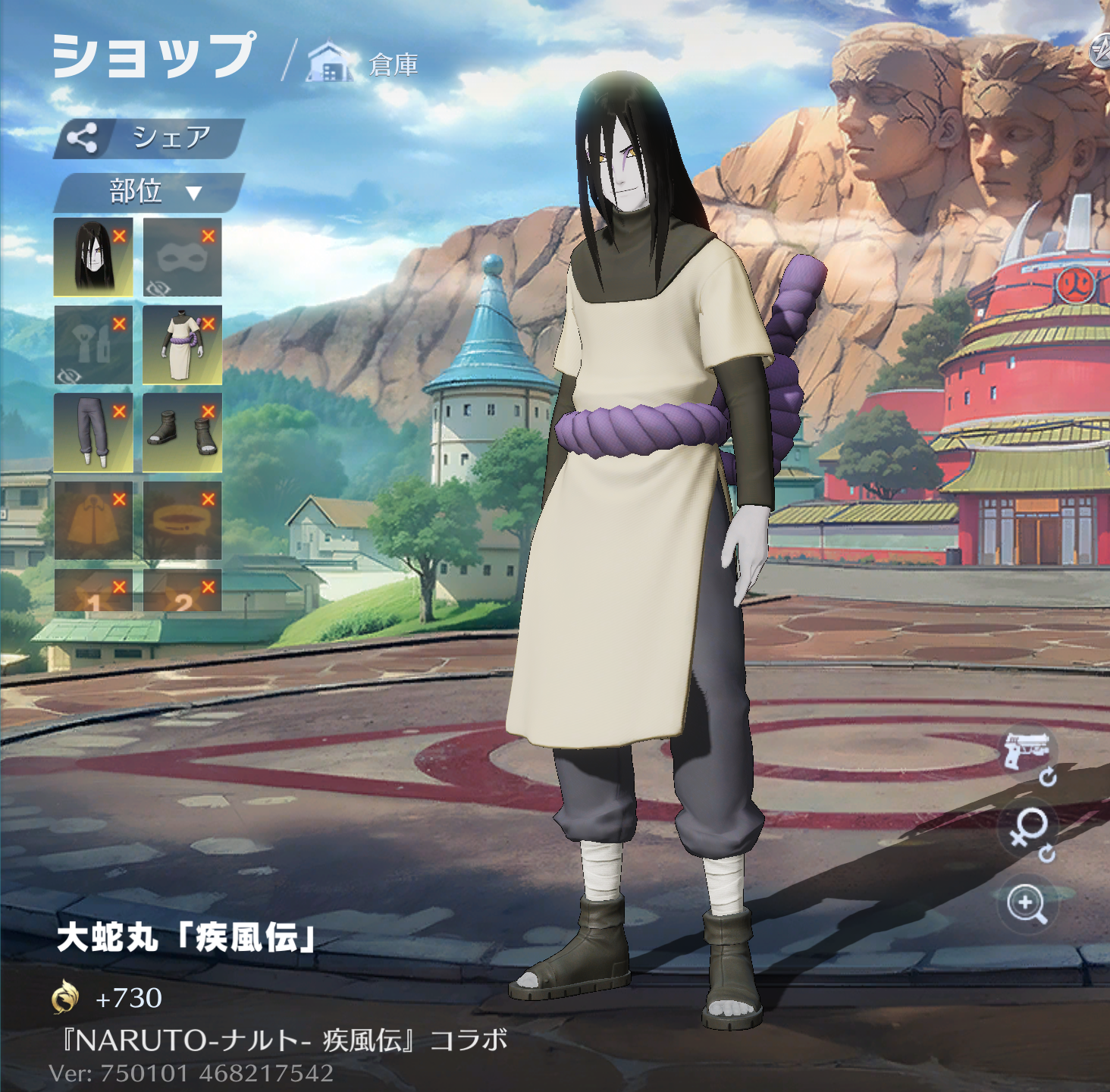Select the gray pants slot

[x=93, y=432]
